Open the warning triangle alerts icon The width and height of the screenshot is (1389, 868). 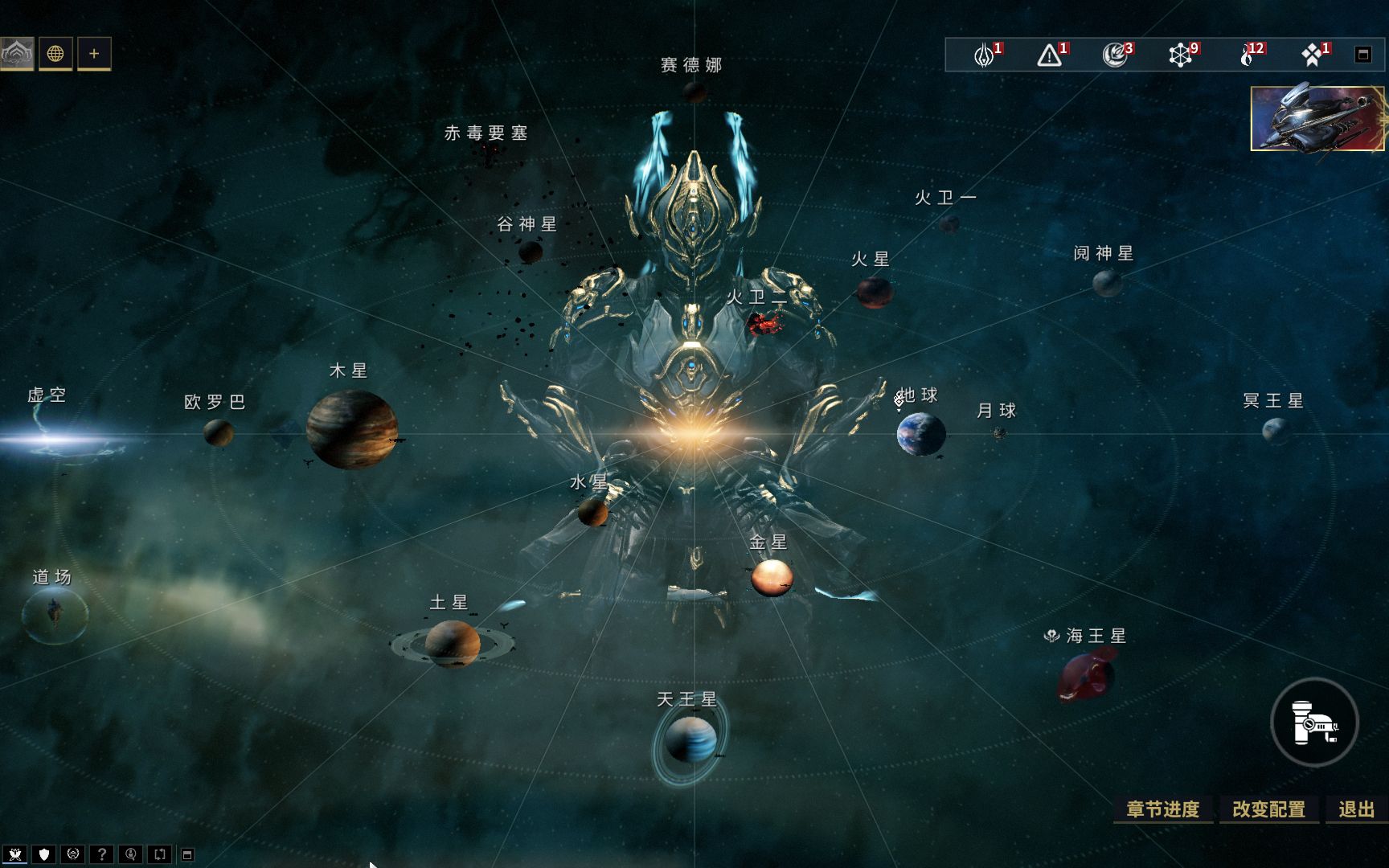pos(1049,55)
